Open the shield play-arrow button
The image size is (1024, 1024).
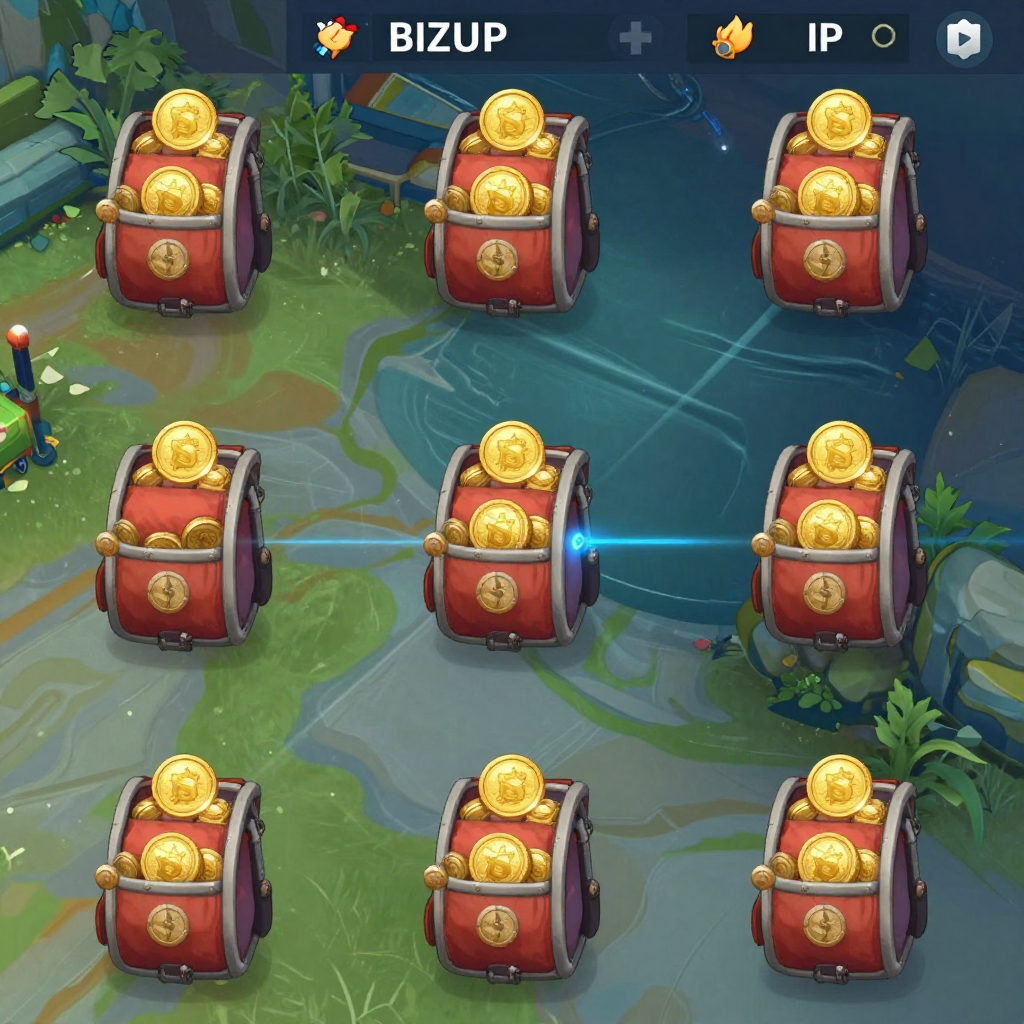[x=964, y=39]
